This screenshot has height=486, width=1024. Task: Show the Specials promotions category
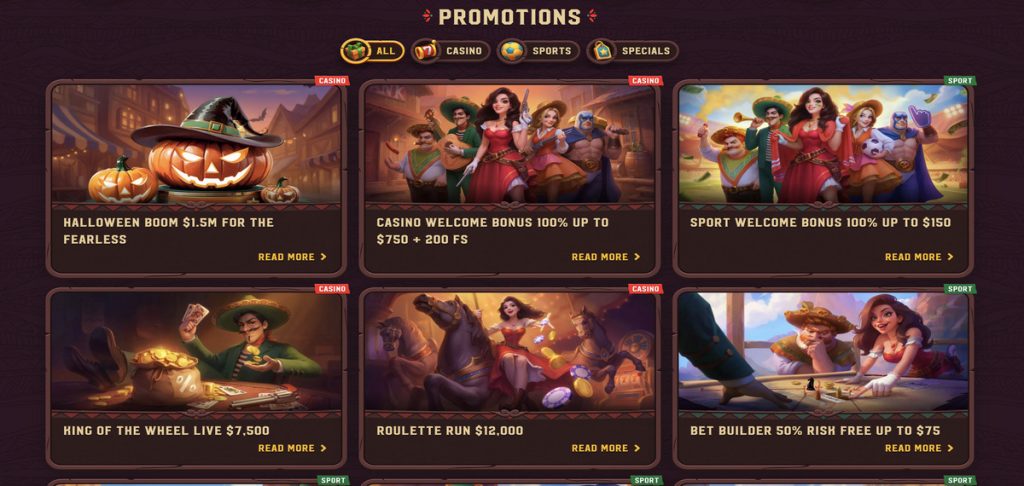pos(632,51)
